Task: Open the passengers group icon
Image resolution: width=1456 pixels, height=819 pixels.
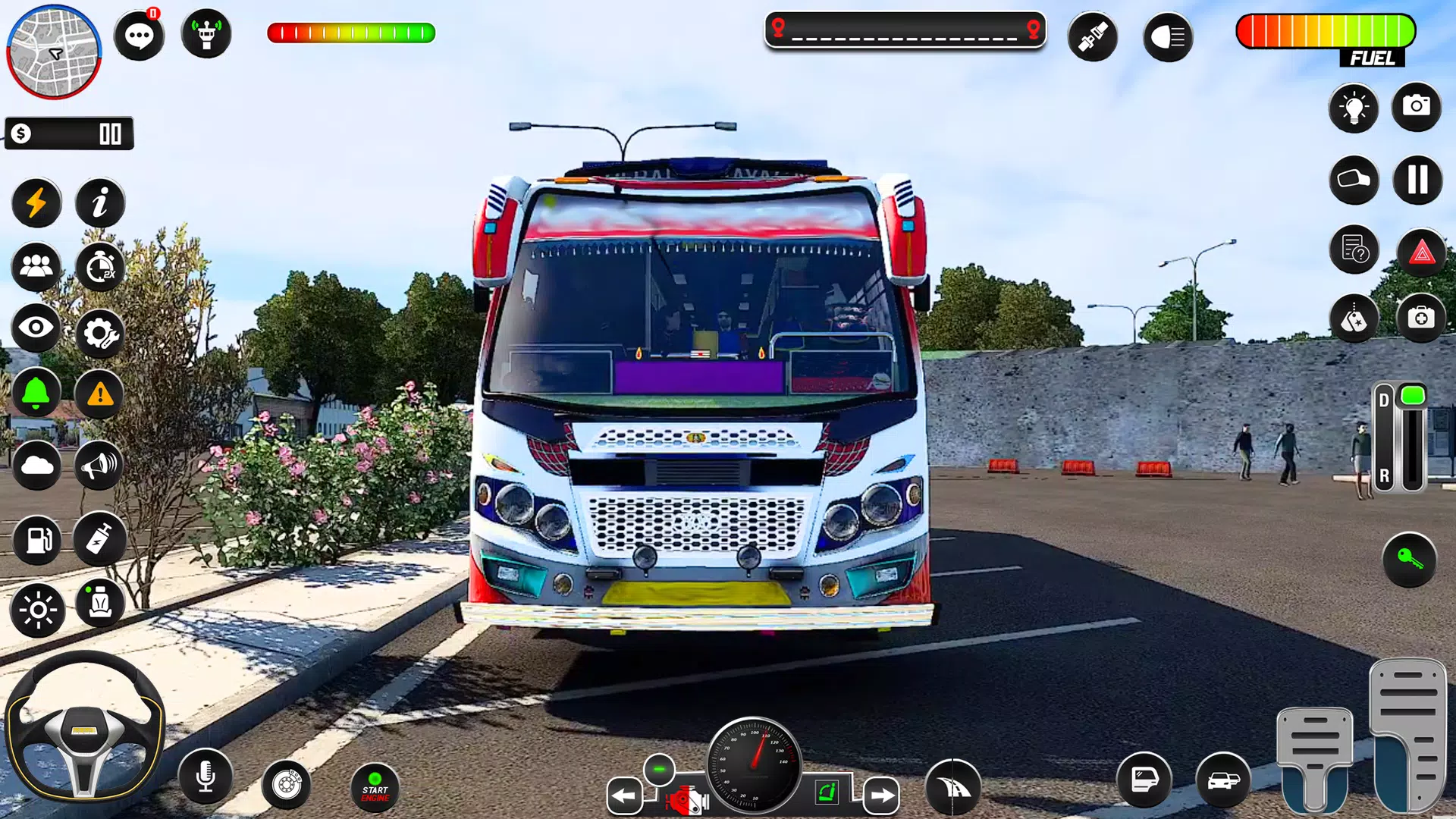Action: tap(36, 267)
